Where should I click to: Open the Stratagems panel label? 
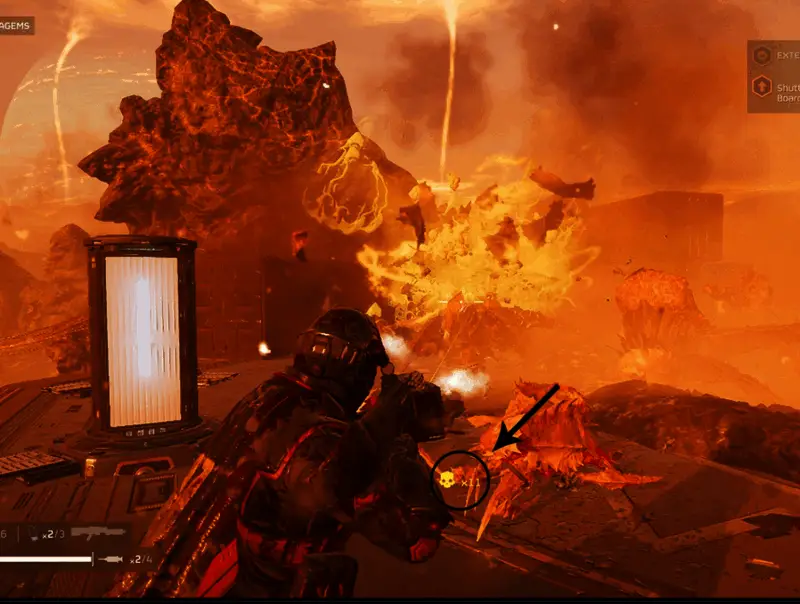16,25
